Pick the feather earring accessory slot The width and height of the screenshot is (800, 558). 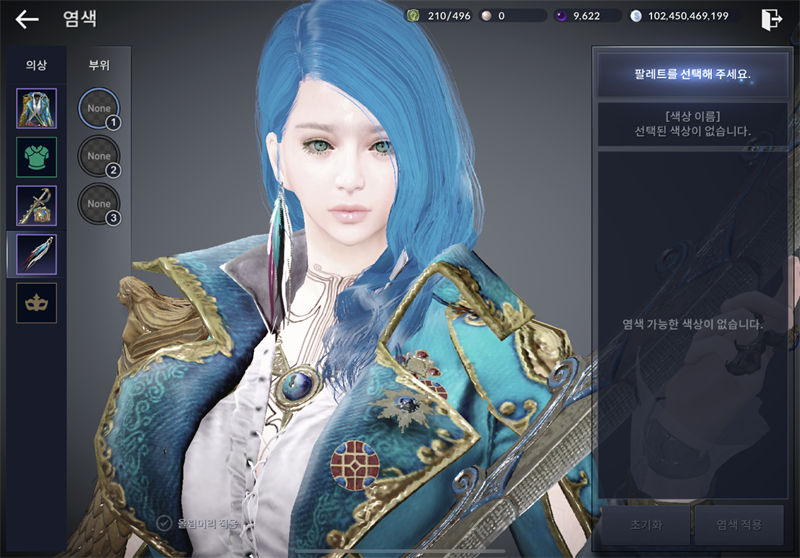pos(36,254)
